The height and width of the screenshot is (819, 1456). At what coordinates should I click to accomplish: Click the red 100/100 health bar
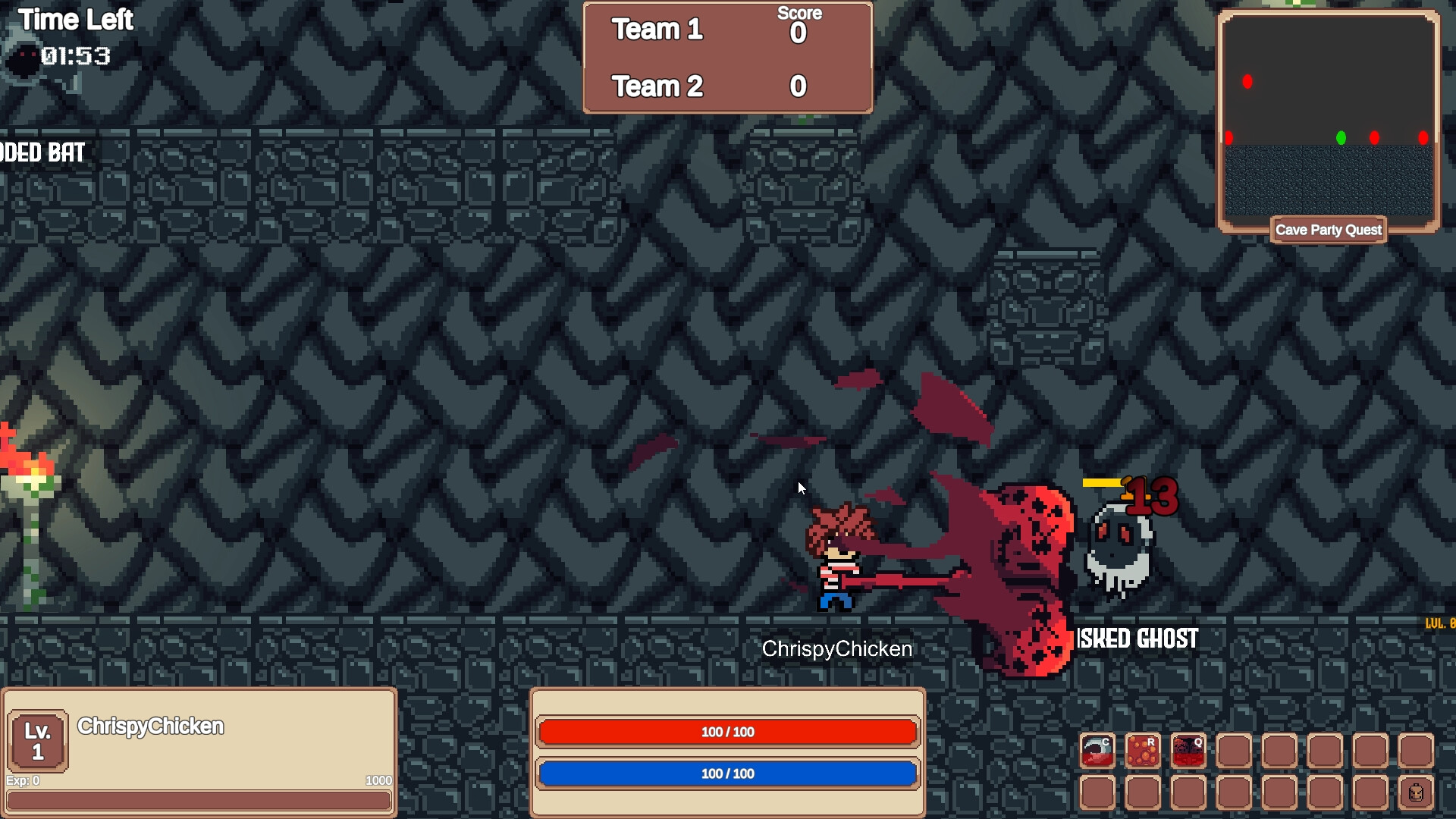726,732
